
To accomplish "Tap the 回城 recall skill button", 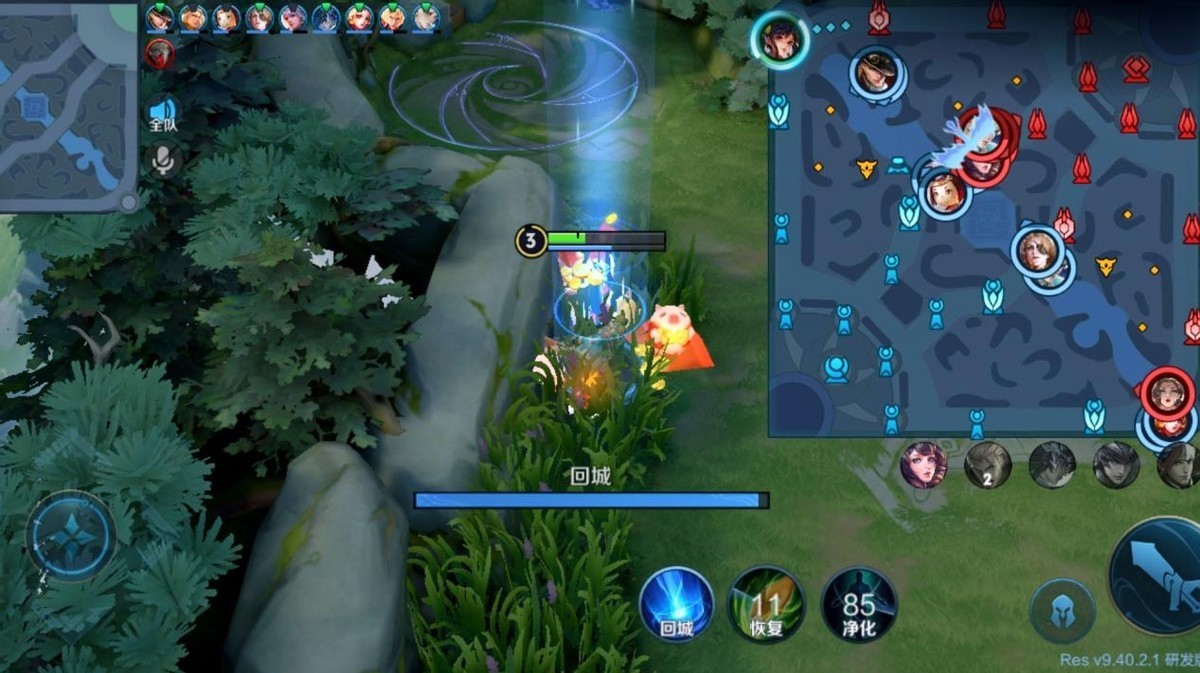I will tap(676, 603).
